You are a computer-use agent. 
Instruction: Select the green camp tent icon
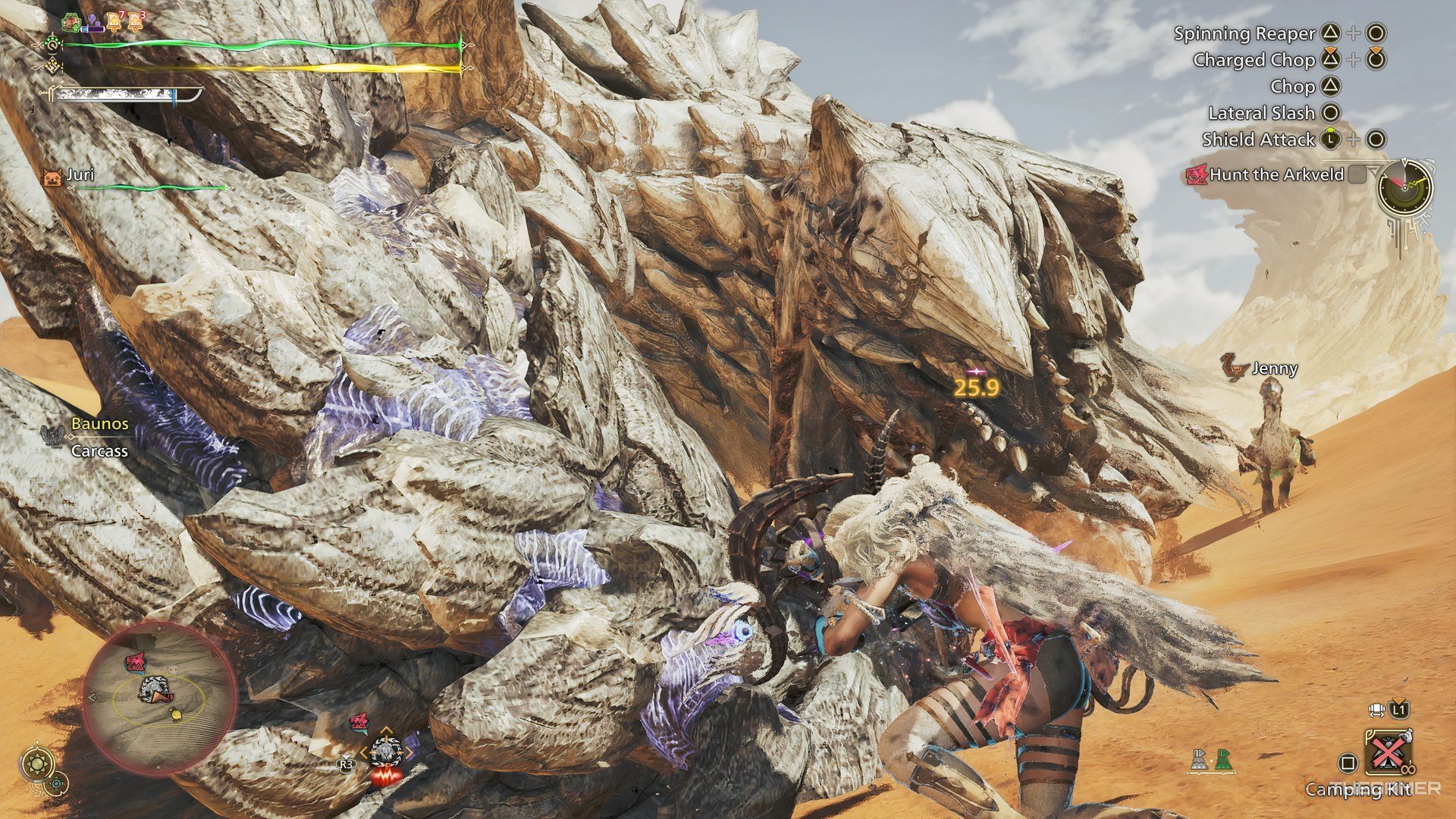[x=1222, y=761]
